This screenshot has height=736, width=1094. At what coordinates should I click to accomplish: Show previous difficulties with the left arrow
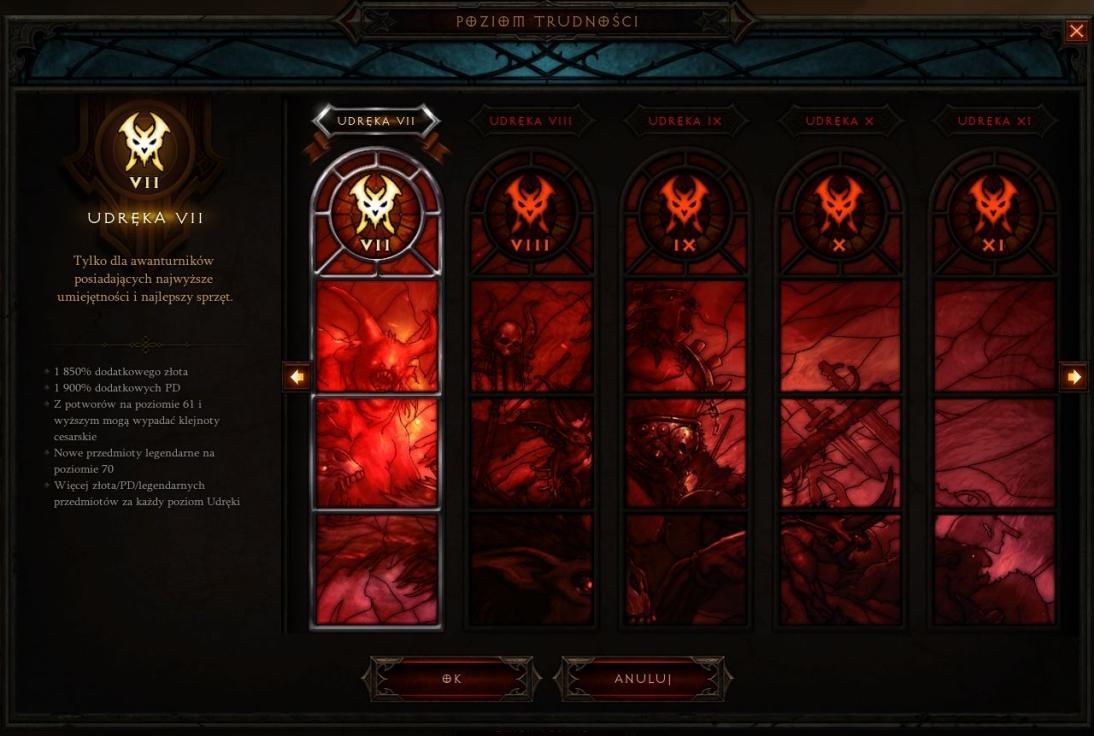(x=297, y=377)
